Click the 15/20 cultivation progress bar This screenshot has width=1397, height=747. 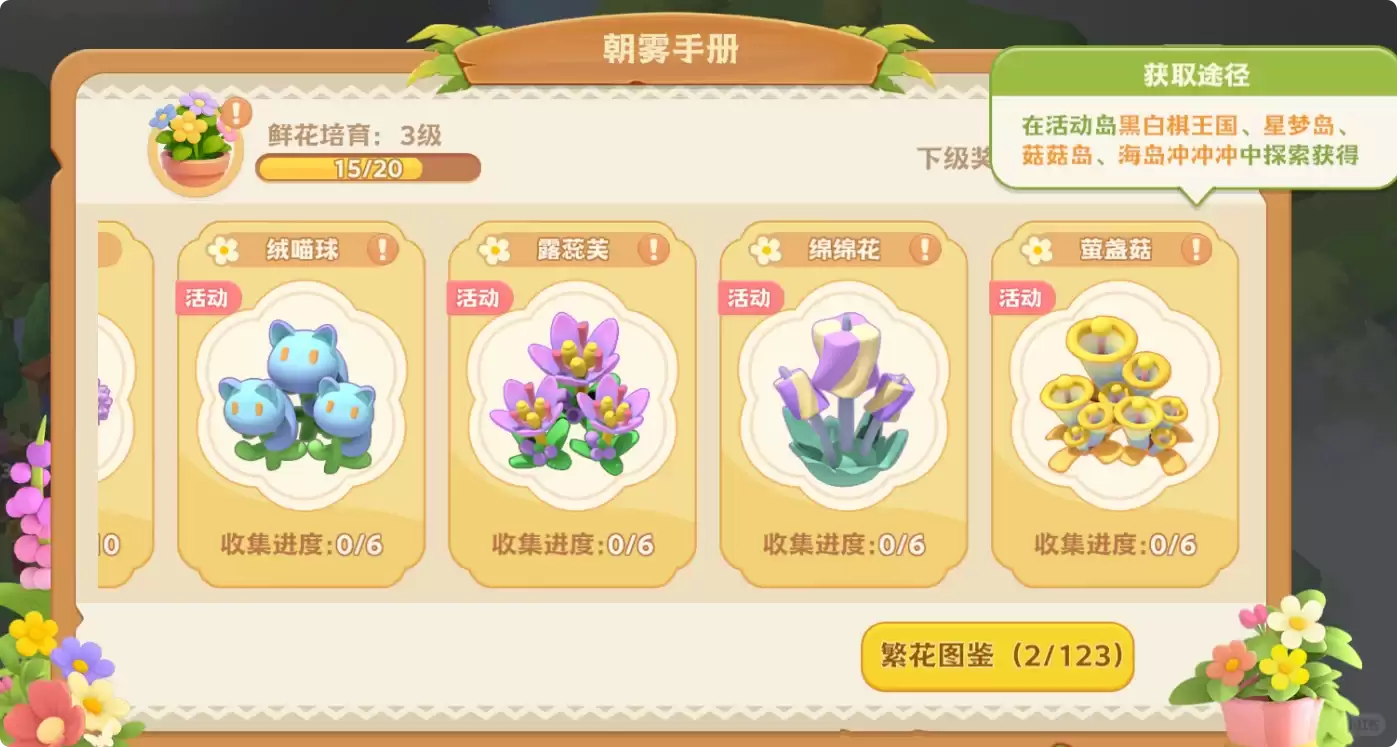tap(367, 169)
